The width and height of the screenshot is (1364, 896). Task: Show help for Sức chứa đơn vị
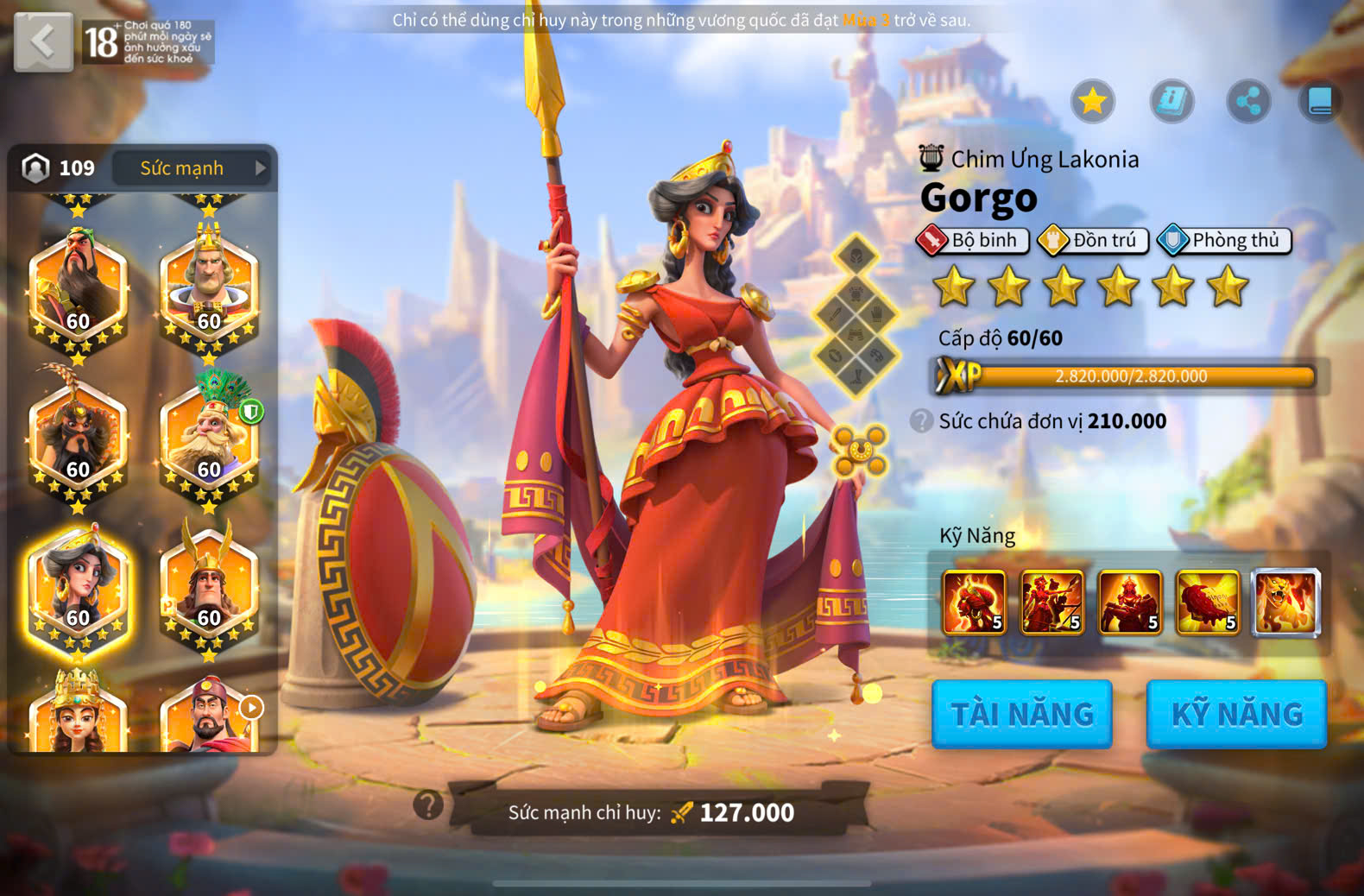click(922, 421)
